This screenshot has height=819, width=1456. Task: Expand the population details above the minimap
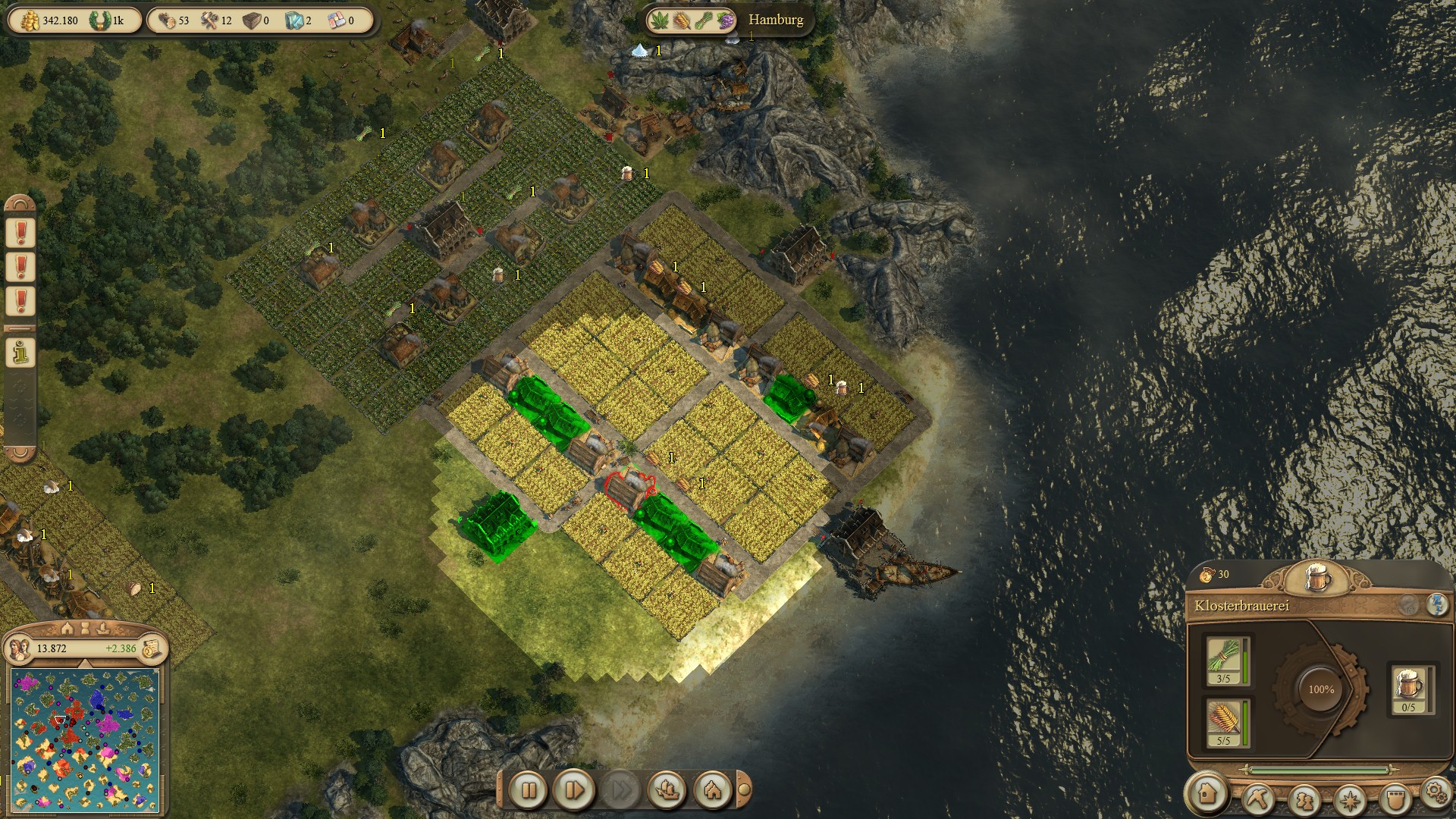[86, 663]
